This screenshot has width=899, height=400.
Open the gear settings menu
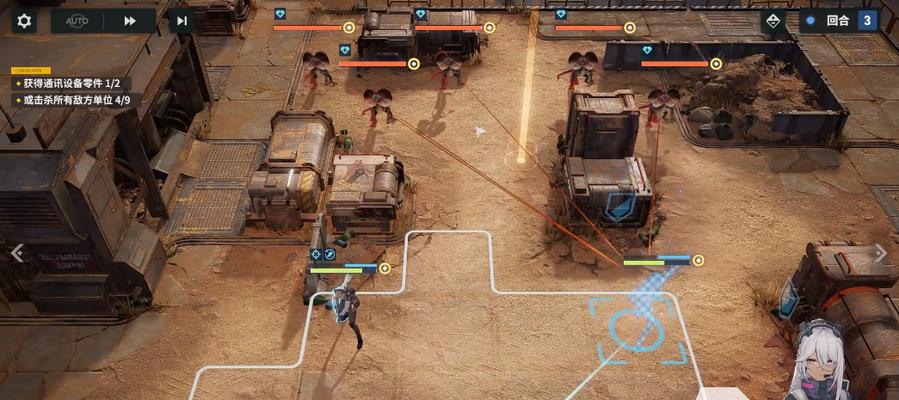click(24, 20)
